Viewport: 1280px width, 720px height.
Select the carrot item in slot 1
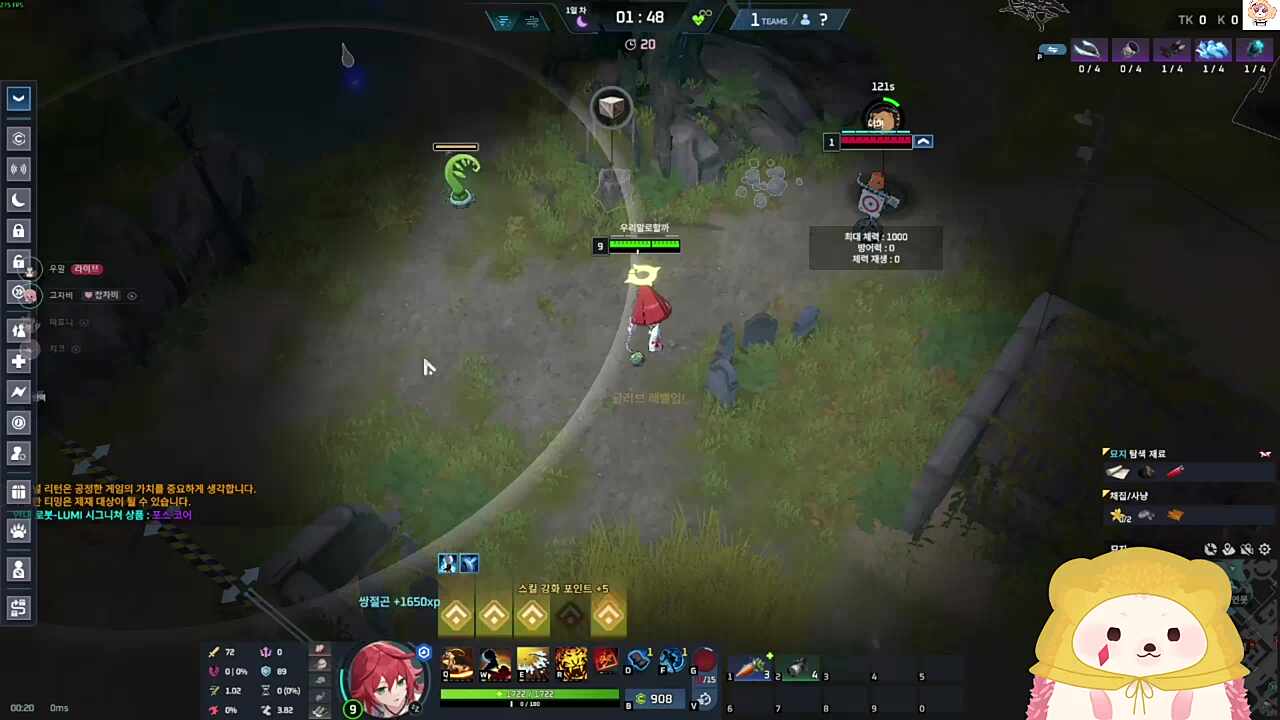tap(750, 668)
